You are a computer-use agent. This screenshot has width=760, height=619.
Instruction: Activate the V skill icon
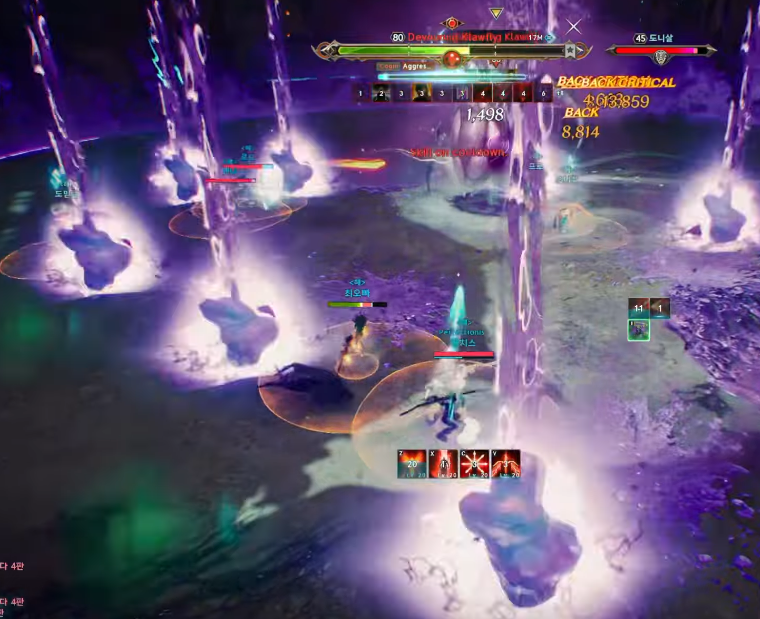(505, 464)
